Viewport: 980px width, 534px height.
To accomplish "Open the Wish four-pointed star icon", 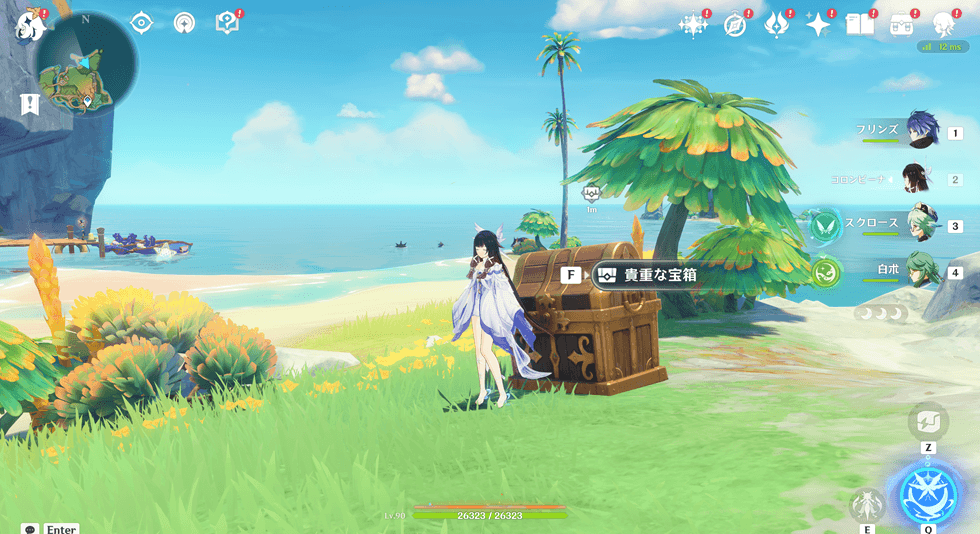I will (818, 25).
